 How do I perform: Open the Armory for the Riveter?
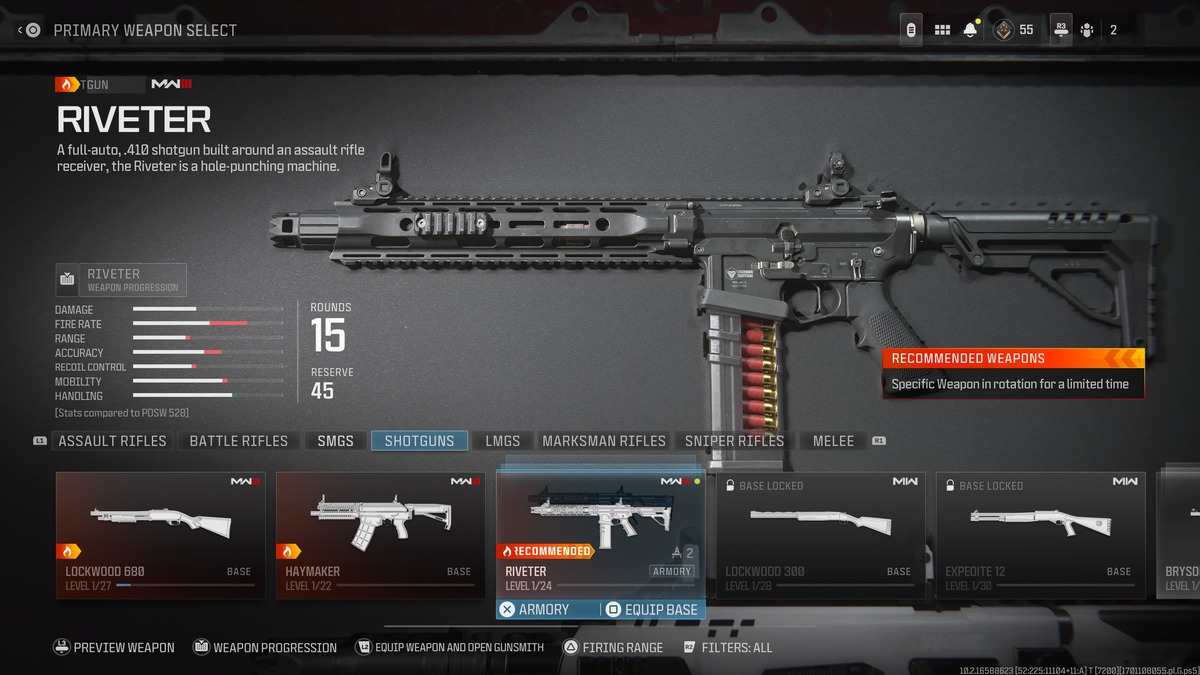[535, 610]
